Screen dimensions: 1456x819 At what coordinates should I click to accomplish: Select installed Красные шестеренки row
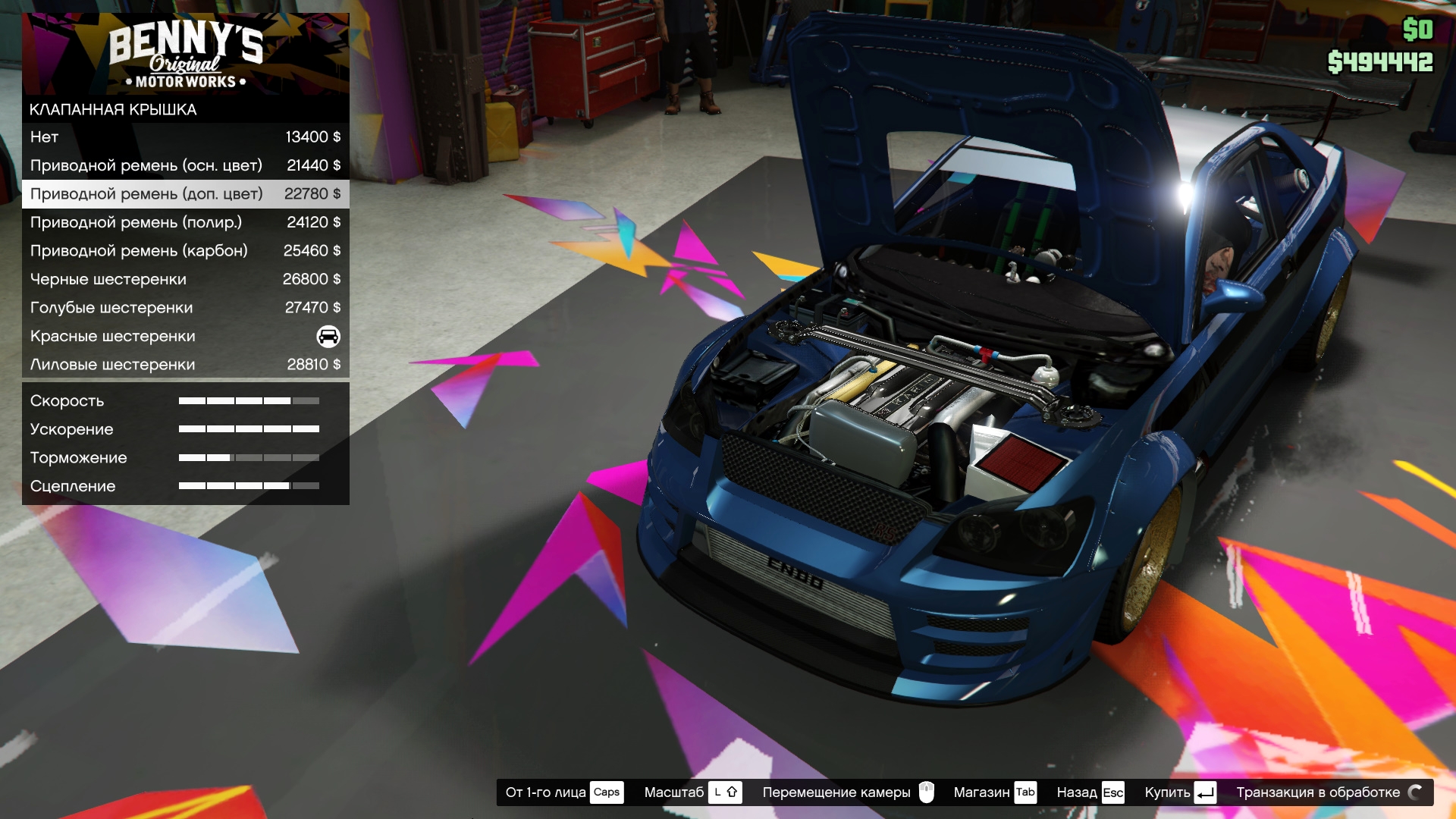click(185, 336)
